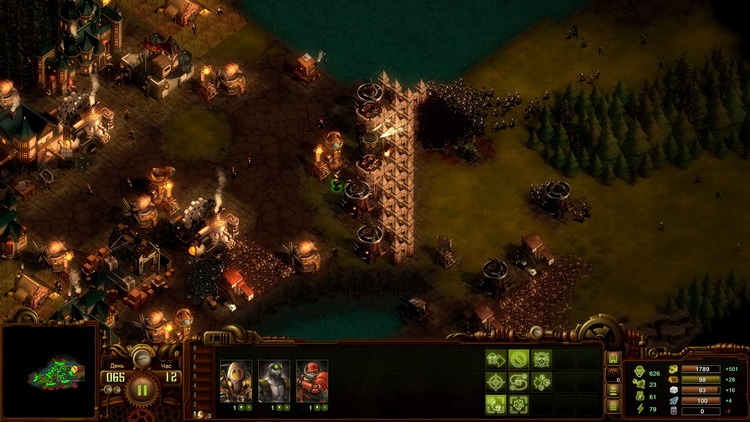
Task: Click the bottom stacked-lines menu side button
Action: coord(614,404)
